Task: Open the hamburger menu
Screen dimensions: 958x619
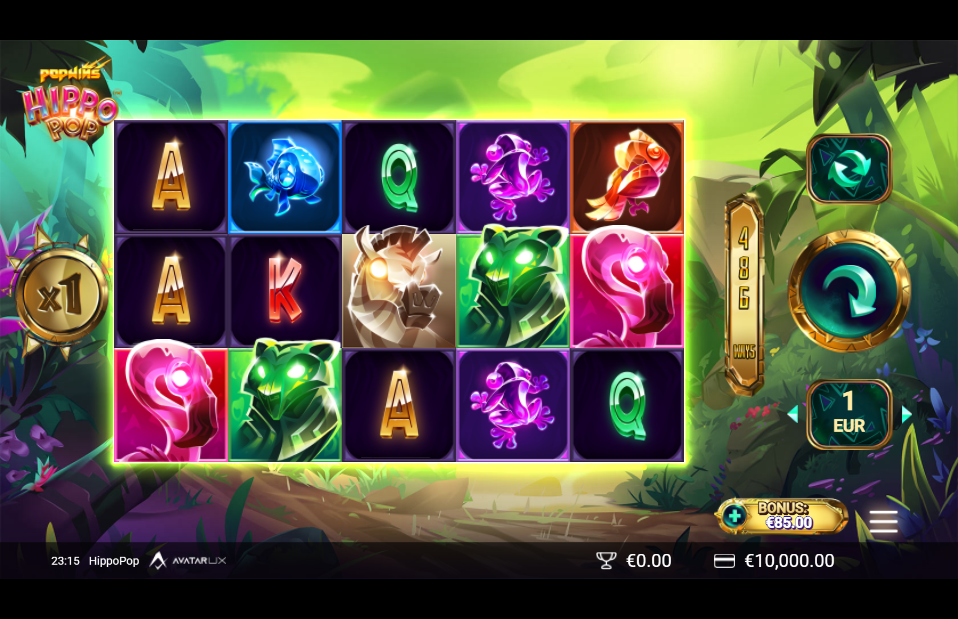Action: tap(883, 521)
